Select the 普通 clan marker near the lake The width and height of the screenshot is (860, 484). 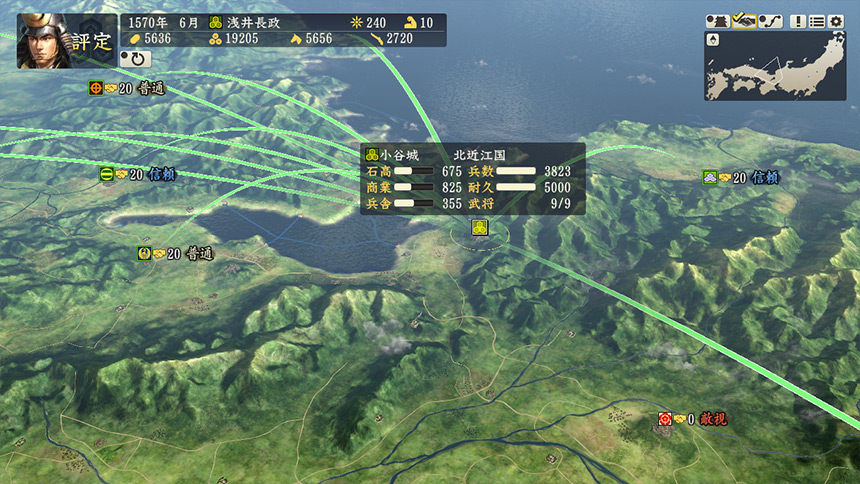coord(144,254)
